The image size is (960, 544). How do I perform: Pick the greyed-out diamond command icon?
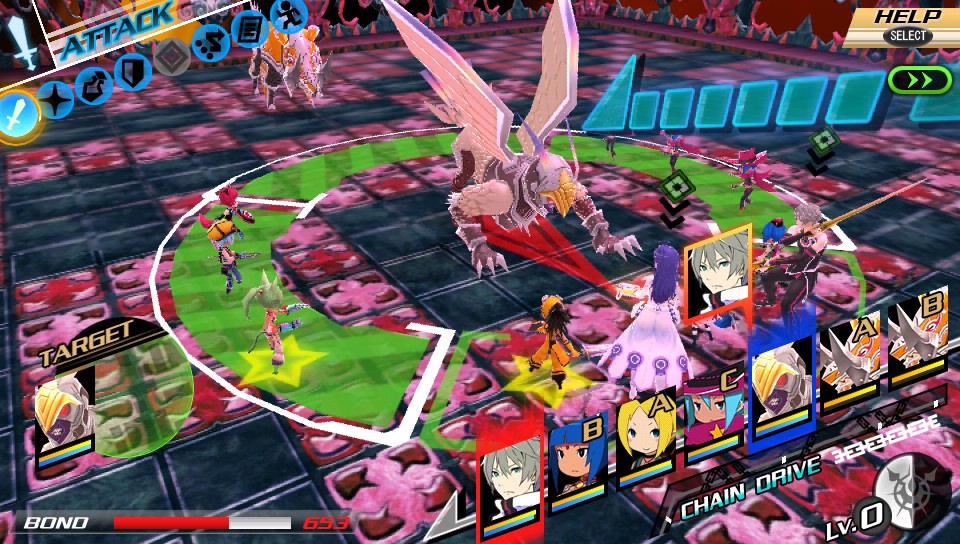pos(172,57)
